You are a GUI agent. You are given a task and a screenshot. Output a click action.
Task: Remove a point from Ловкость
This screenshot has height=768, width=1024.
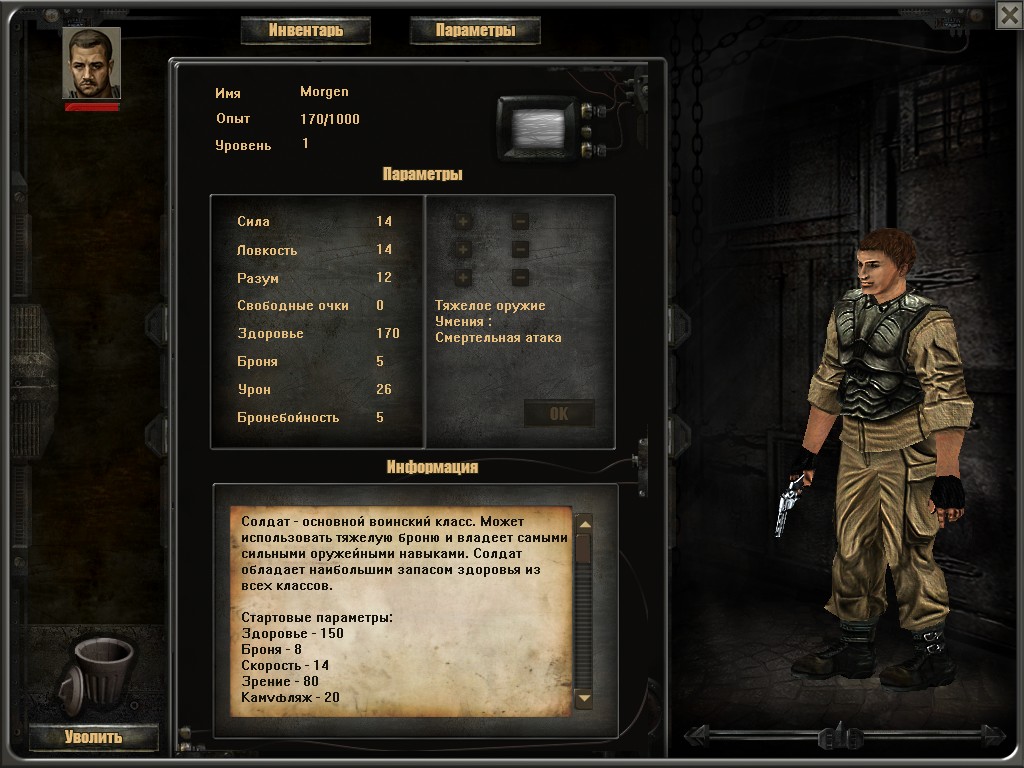[520, 250]
